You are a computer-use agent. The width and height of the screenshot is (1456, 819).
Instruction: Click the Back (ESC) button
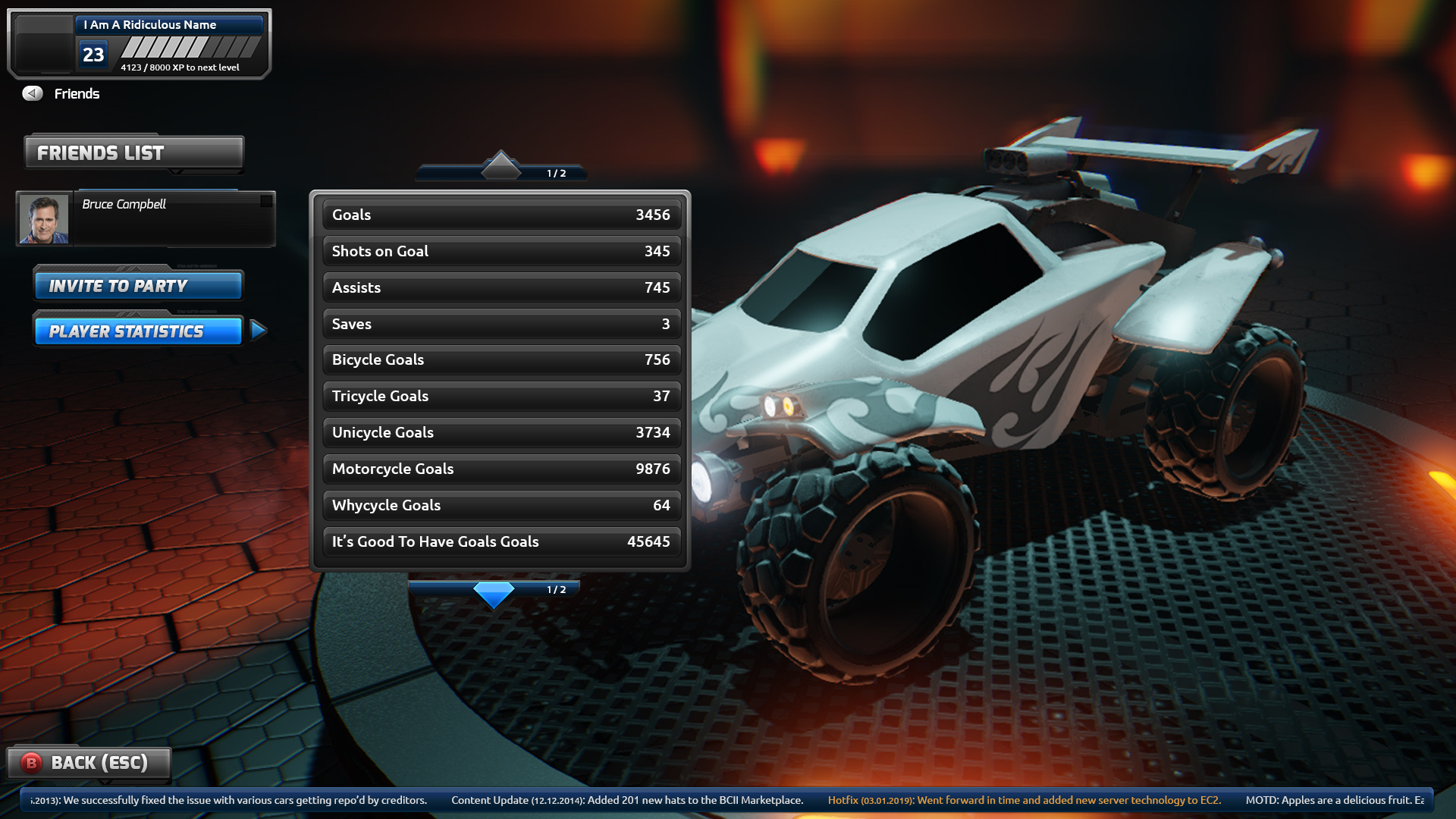[x=89, y=763]
